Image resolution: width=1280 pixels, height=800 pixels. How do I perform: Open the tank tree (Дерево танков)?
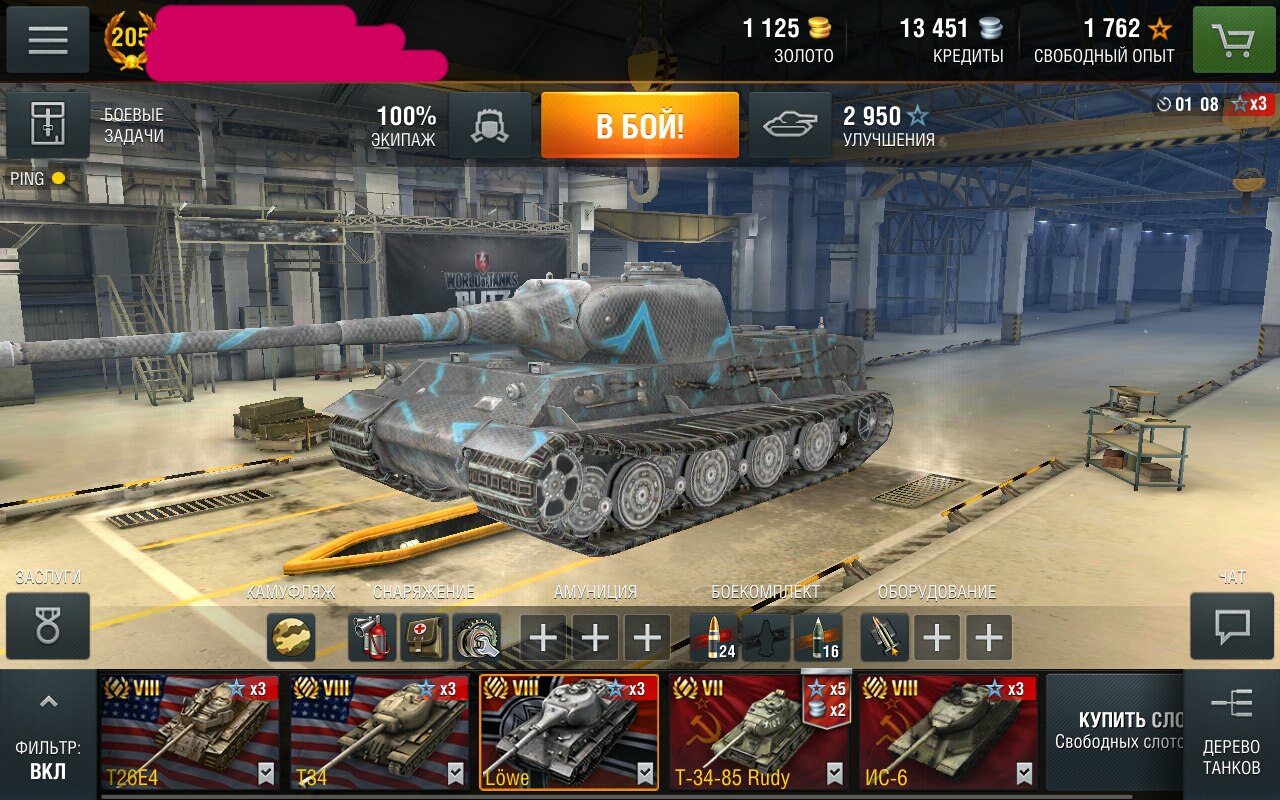1231,733
